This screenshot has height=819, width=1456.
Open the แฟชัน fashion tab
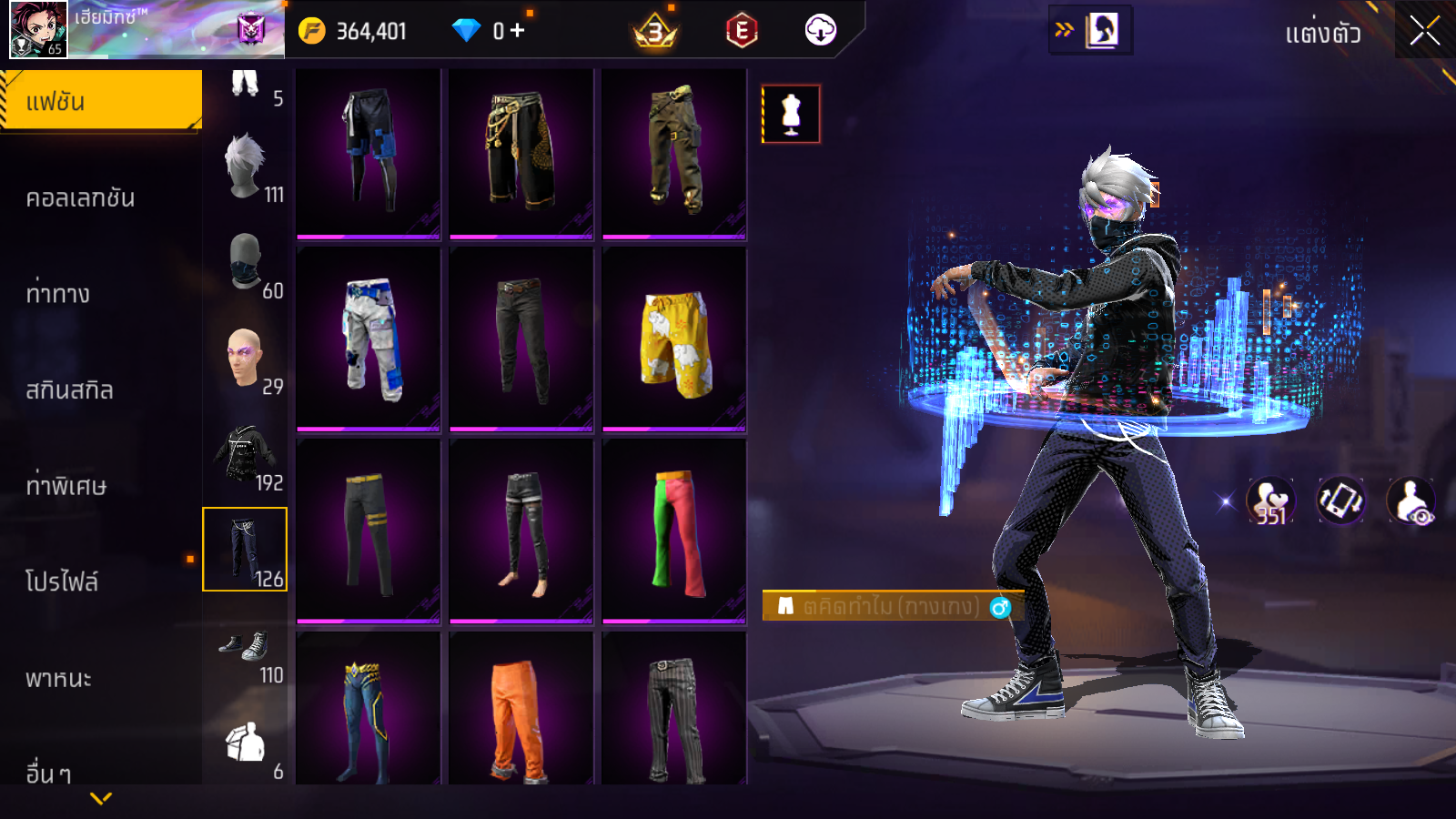[x=101, y=101]
